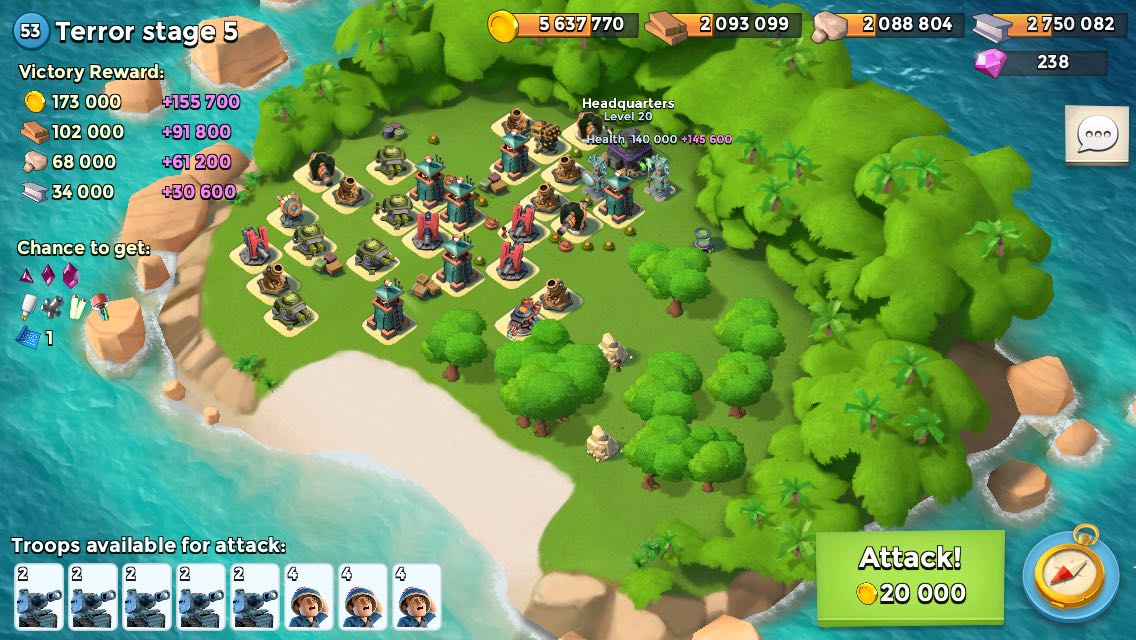The image size is (1136, 640).
Task: Tap the compass to return to map
Action: point(1070,574)
